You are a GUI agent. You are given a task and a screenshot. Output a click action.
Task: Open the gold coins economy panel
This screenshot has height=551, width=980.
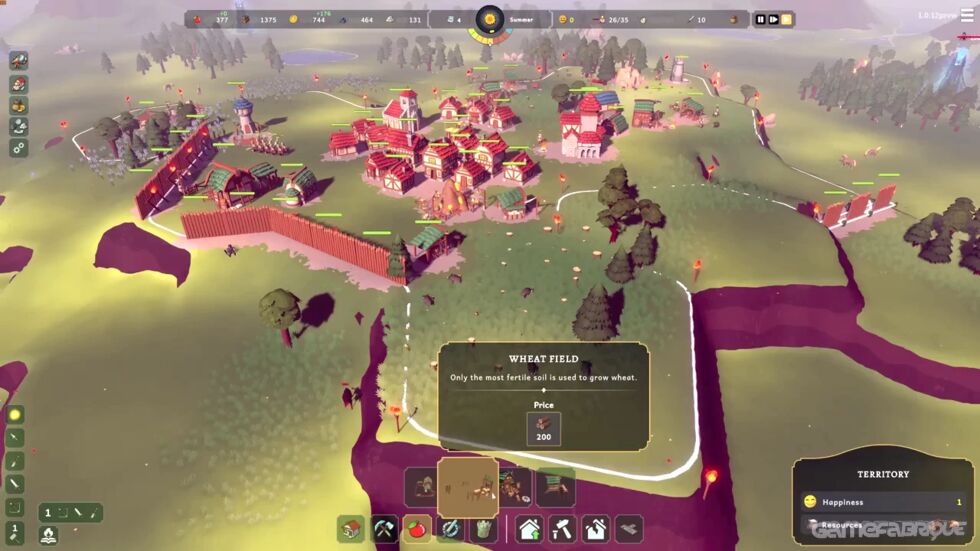click(x=19, y=105)
